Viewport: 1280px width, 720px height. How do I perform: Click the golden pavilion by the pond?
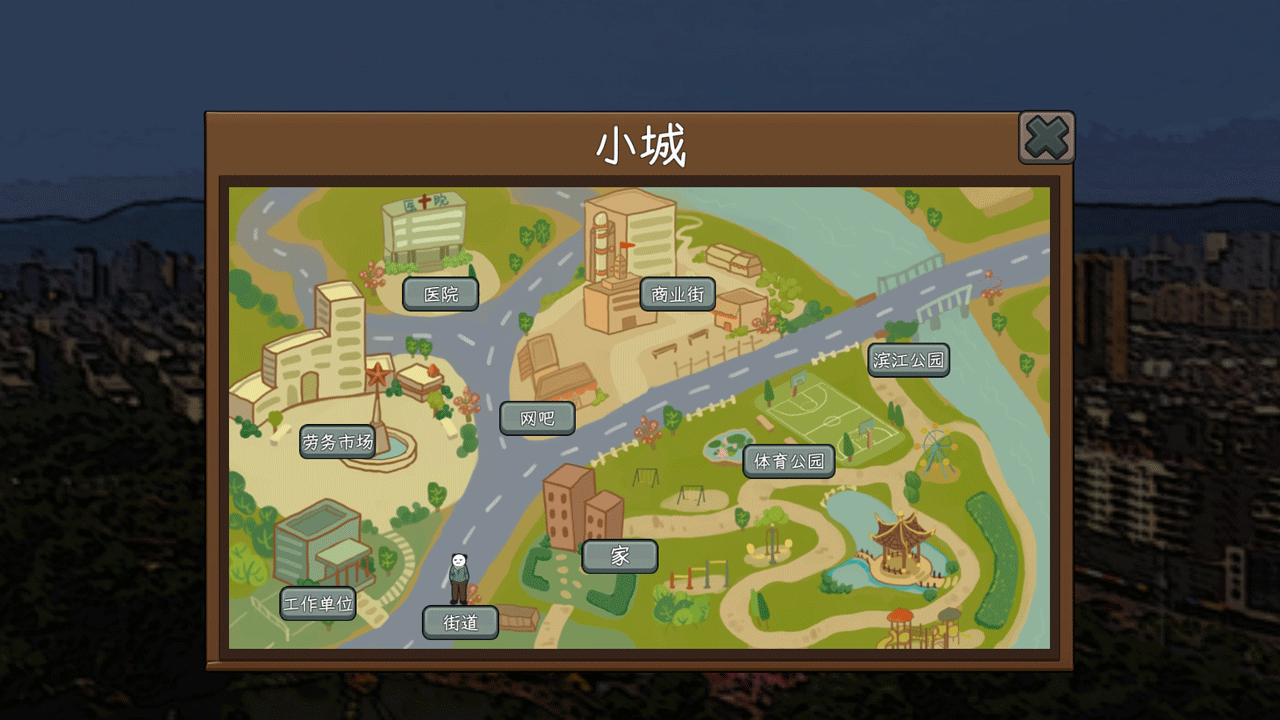(899, 540)
